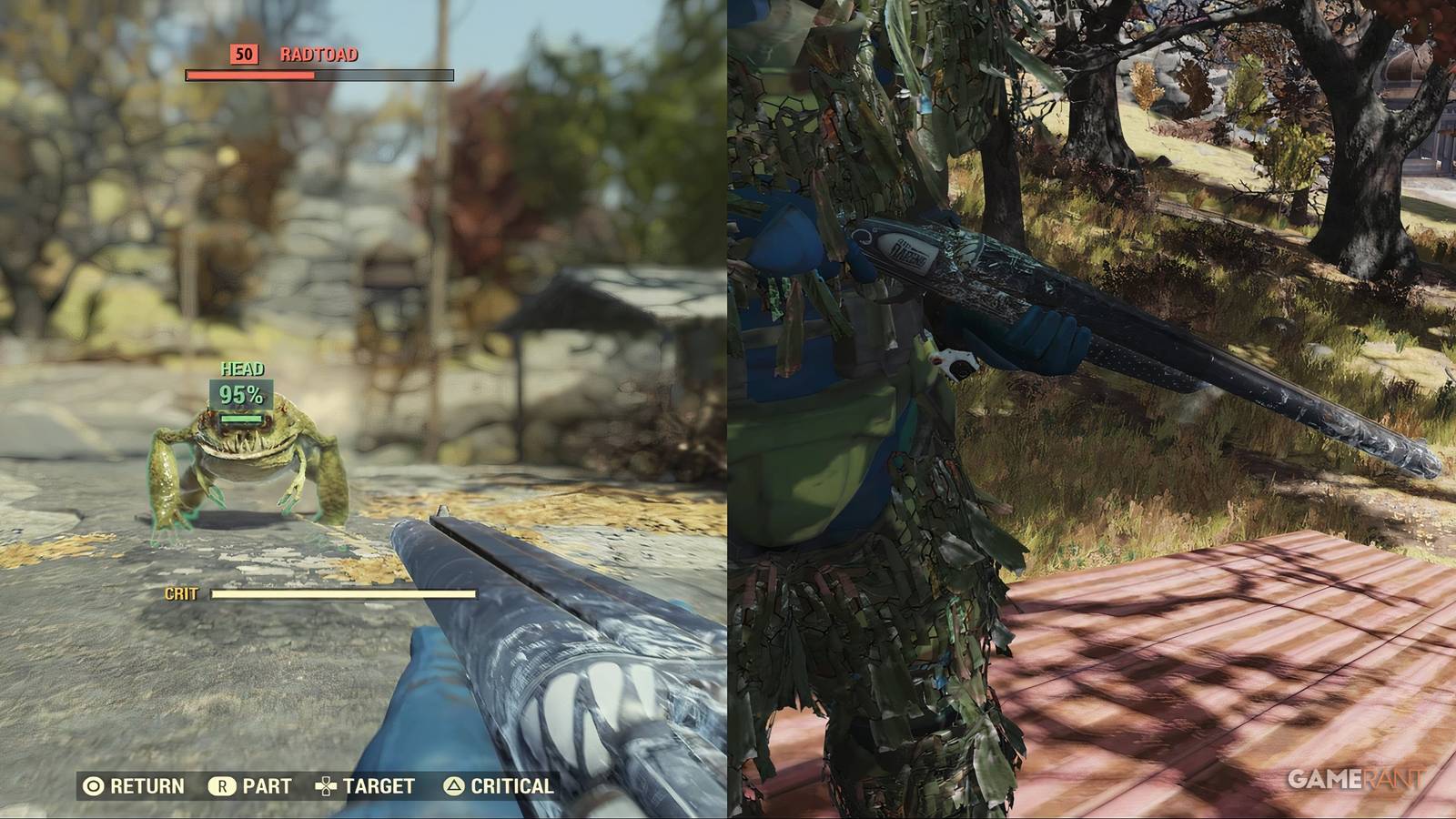Click the green HEAD label above the Radtoad
Screen dimensions: 1456x819
(241, 370)
